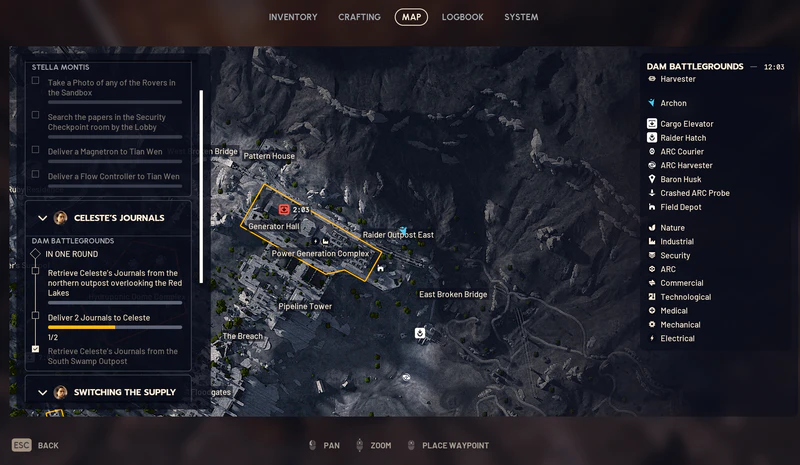This screenshot has width=800, height=465.
Task: Toggle Baron Husk in the legend
Action: pyautogui.click(x=680, y=180)
